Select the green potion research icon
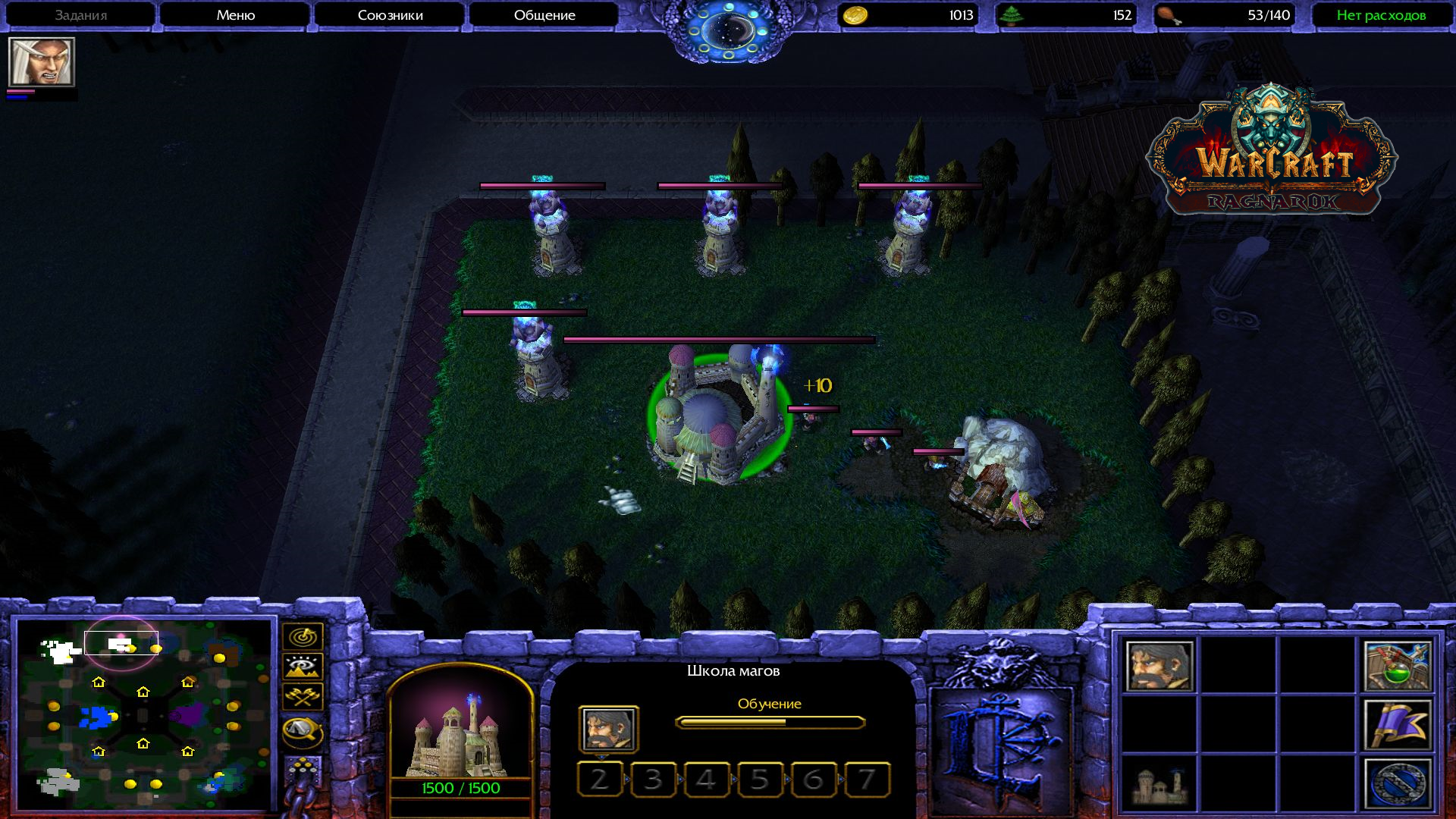This screenshot has height=819, width=1456. [x=1398, y=667]
